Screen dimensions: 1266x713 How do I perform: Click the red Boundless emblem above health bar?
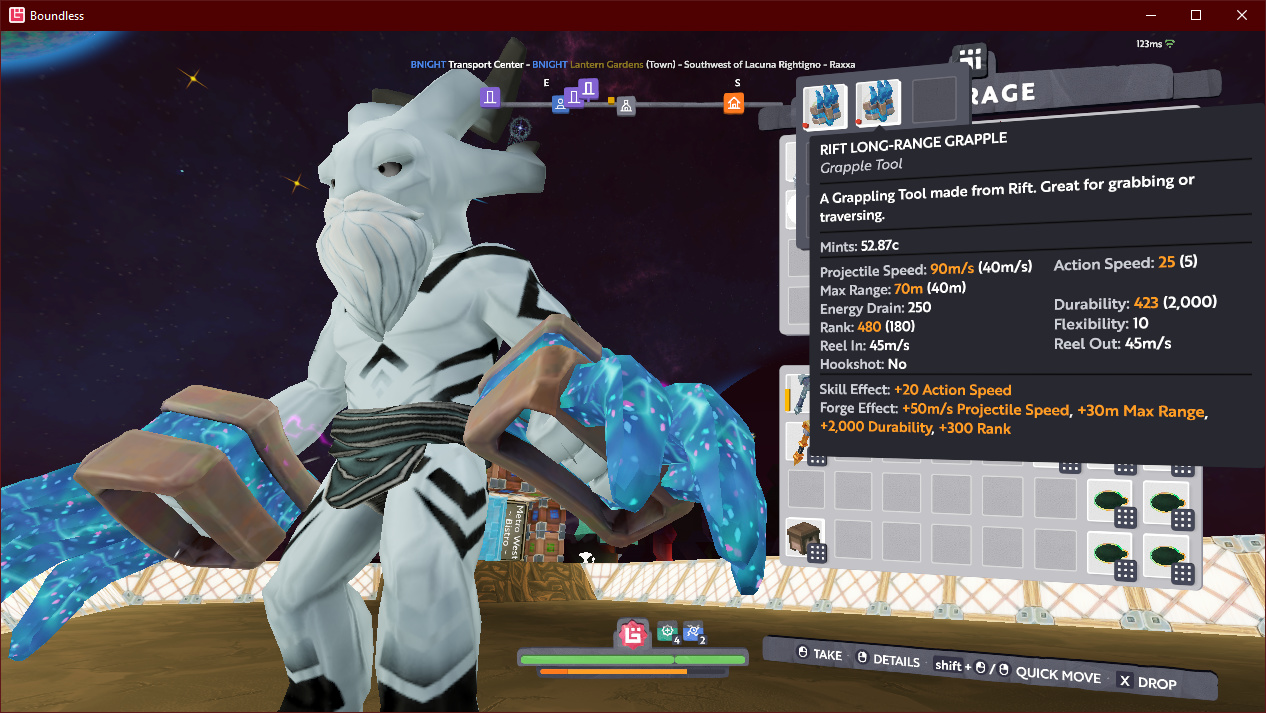coord(632,633)
